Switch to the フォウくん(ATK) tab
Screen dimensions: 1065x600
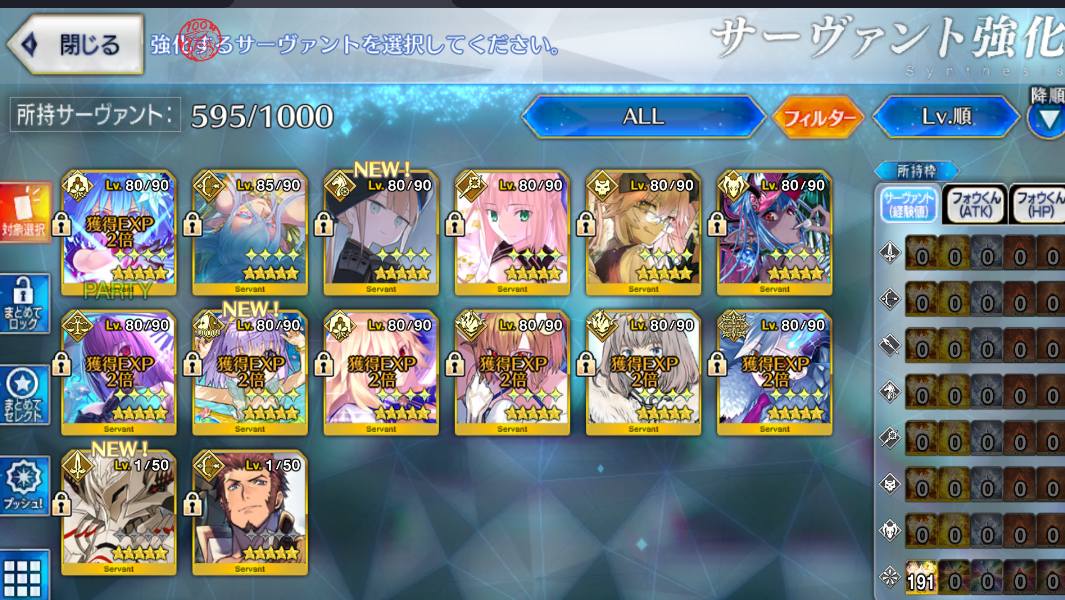click(975, 205)
